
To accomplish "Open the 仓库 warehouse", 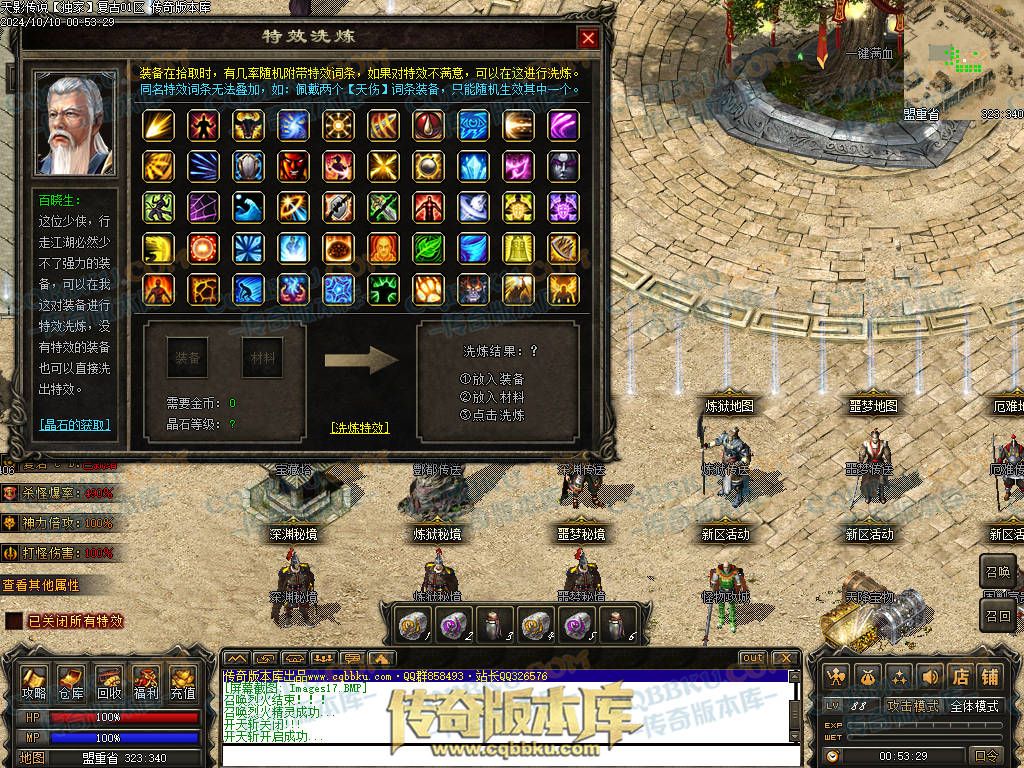I will [x=71, y=682].
